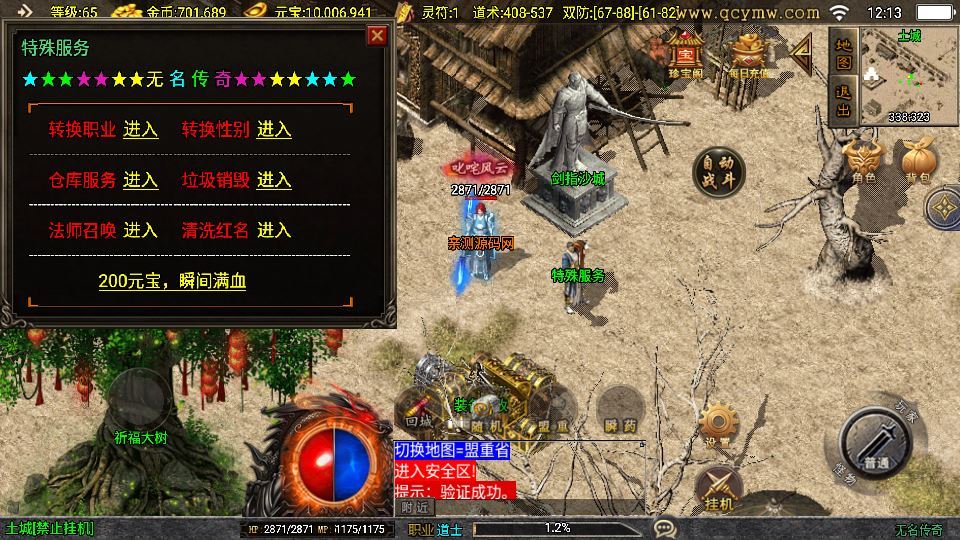Screen dimensions: 960x540
Task: Enter 清洗红名 red name cleansing
Action: point(274,230)
